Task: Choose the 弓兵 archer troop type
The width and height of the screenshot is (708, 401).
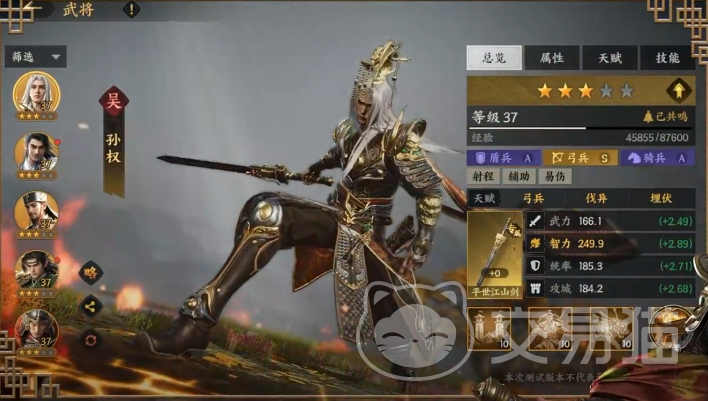Action: click(x=578, y=157)
